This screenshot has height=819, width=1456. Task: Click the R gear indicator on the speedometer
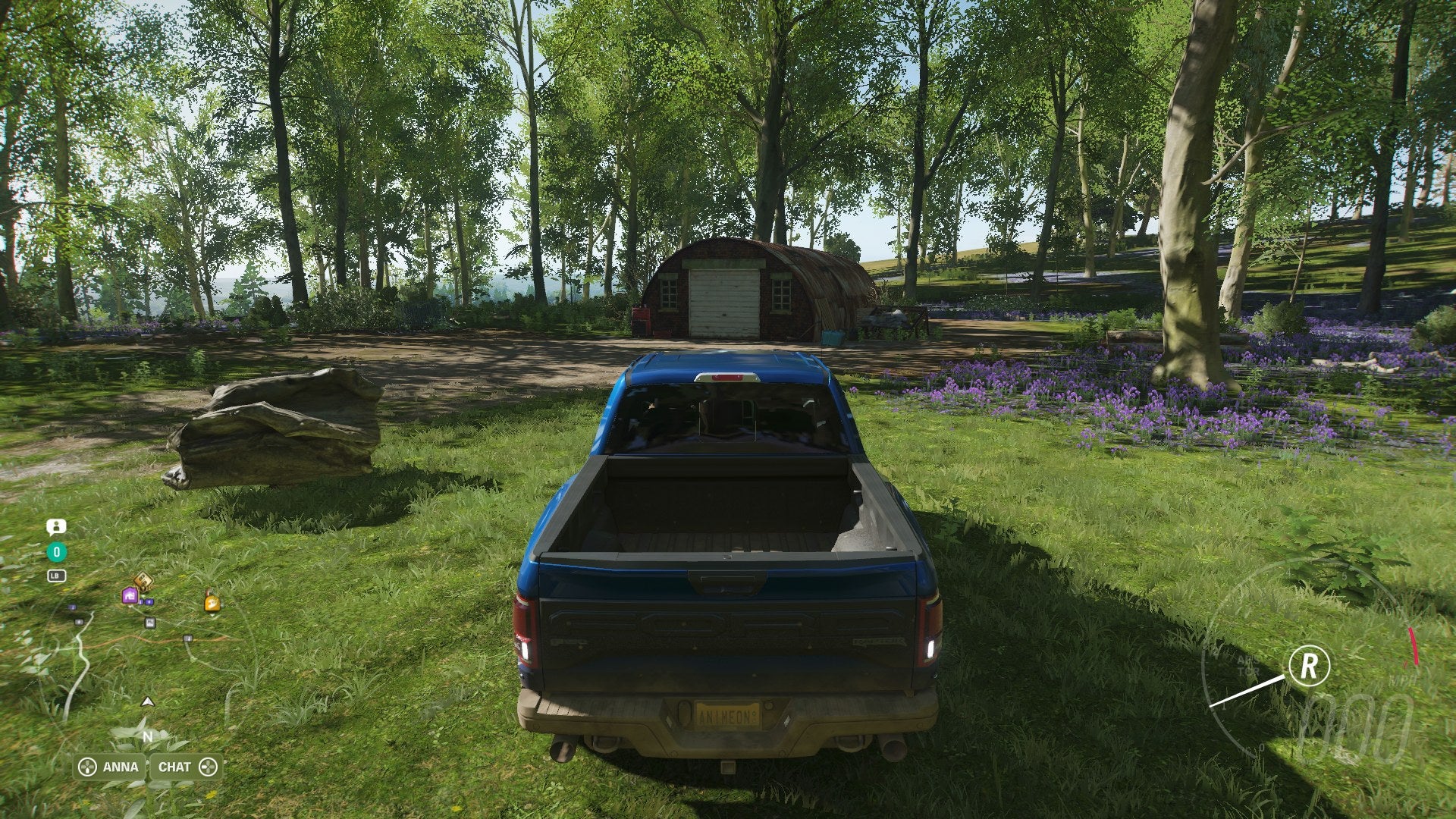coord(1310,664)
